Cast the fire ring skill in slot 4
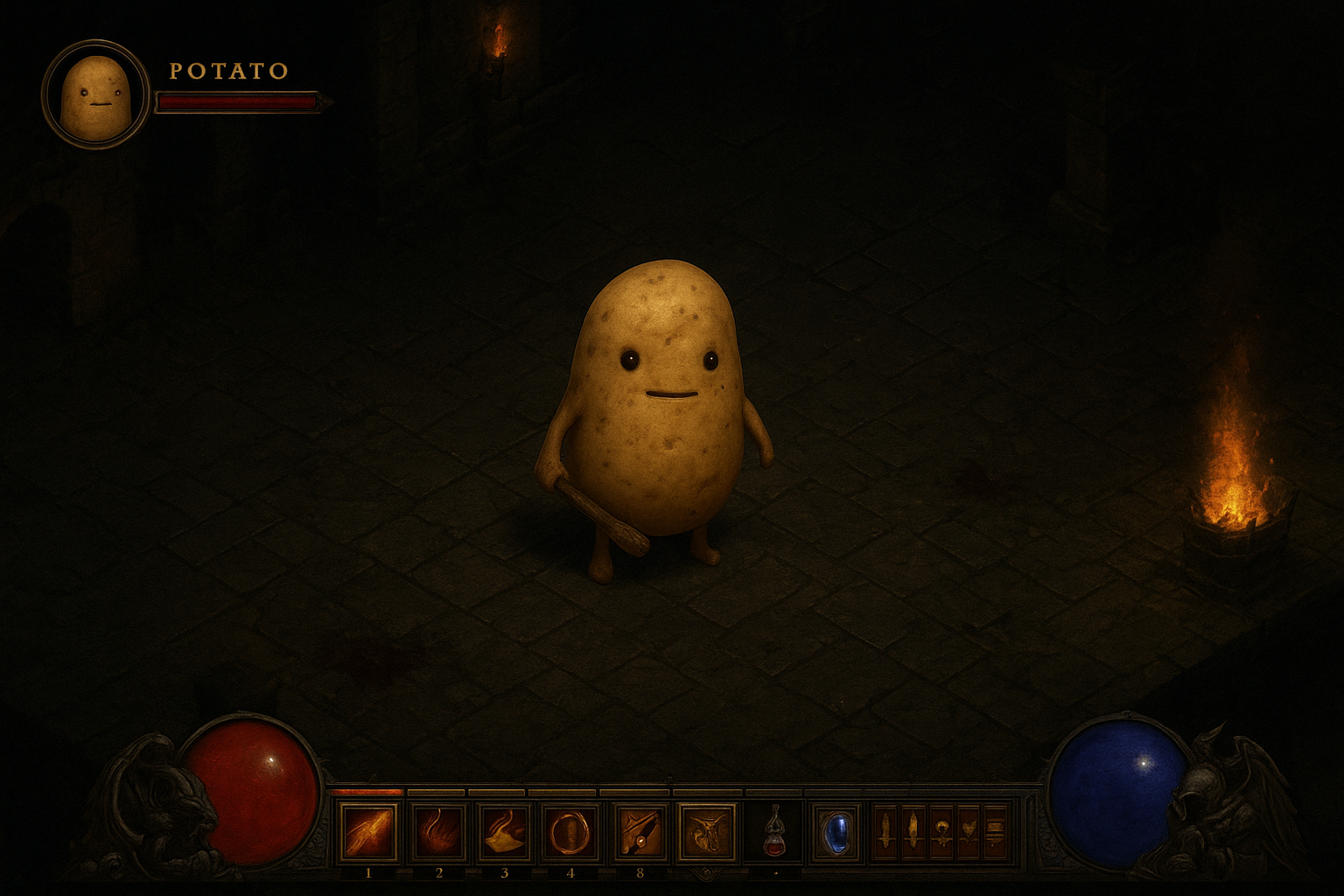The height and width of the screenshot is (896, 1344). (570, 832)
